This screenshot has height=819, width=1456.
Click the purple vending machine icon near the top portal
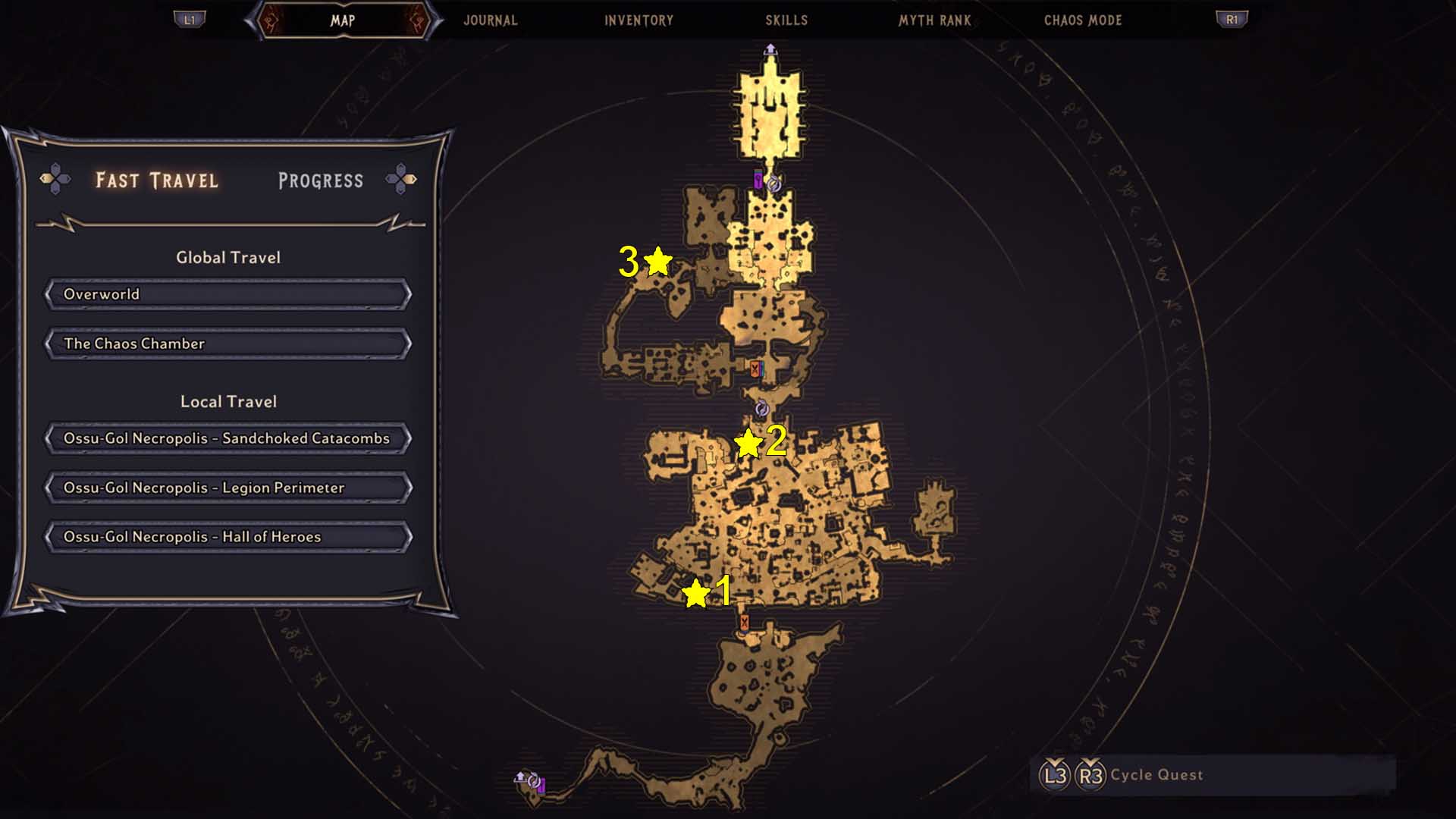pos(758,181)
